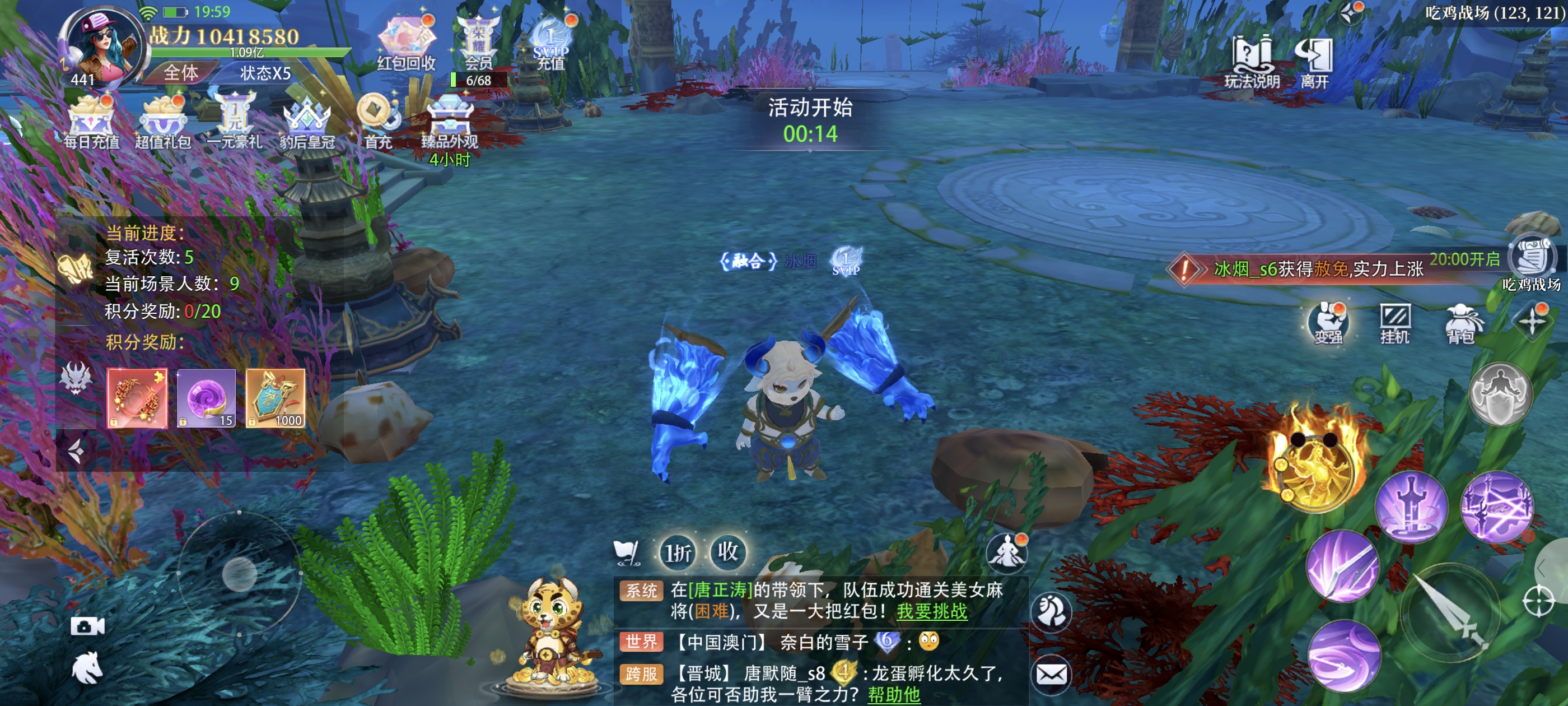Open the 首充 first recharge reward
This screenshot has width=1568, height=706.
(x=377, y=122)
